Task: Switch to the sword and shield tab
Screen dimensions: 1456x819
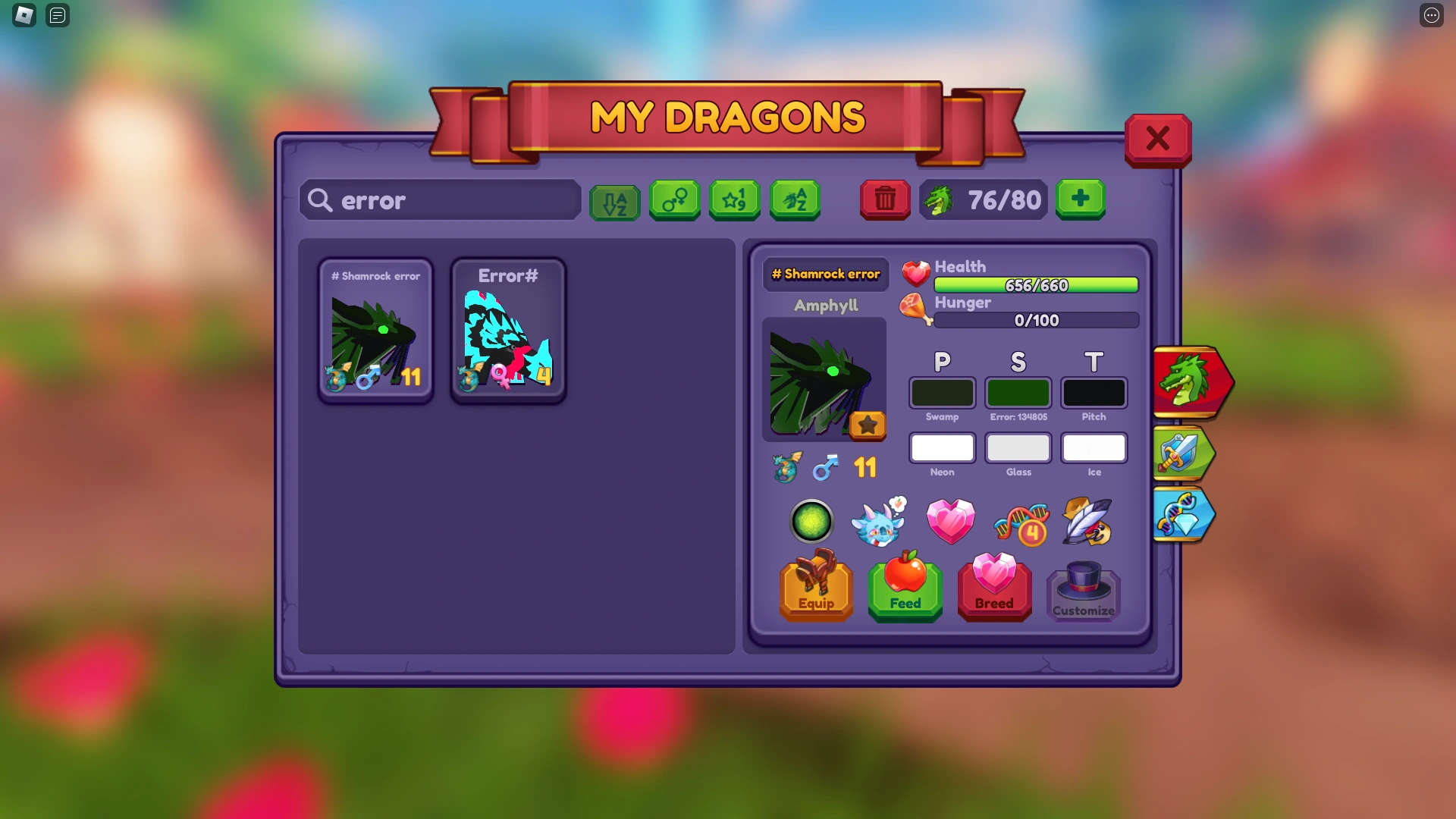Action: pyautogui.click(x=1184, y=453)
